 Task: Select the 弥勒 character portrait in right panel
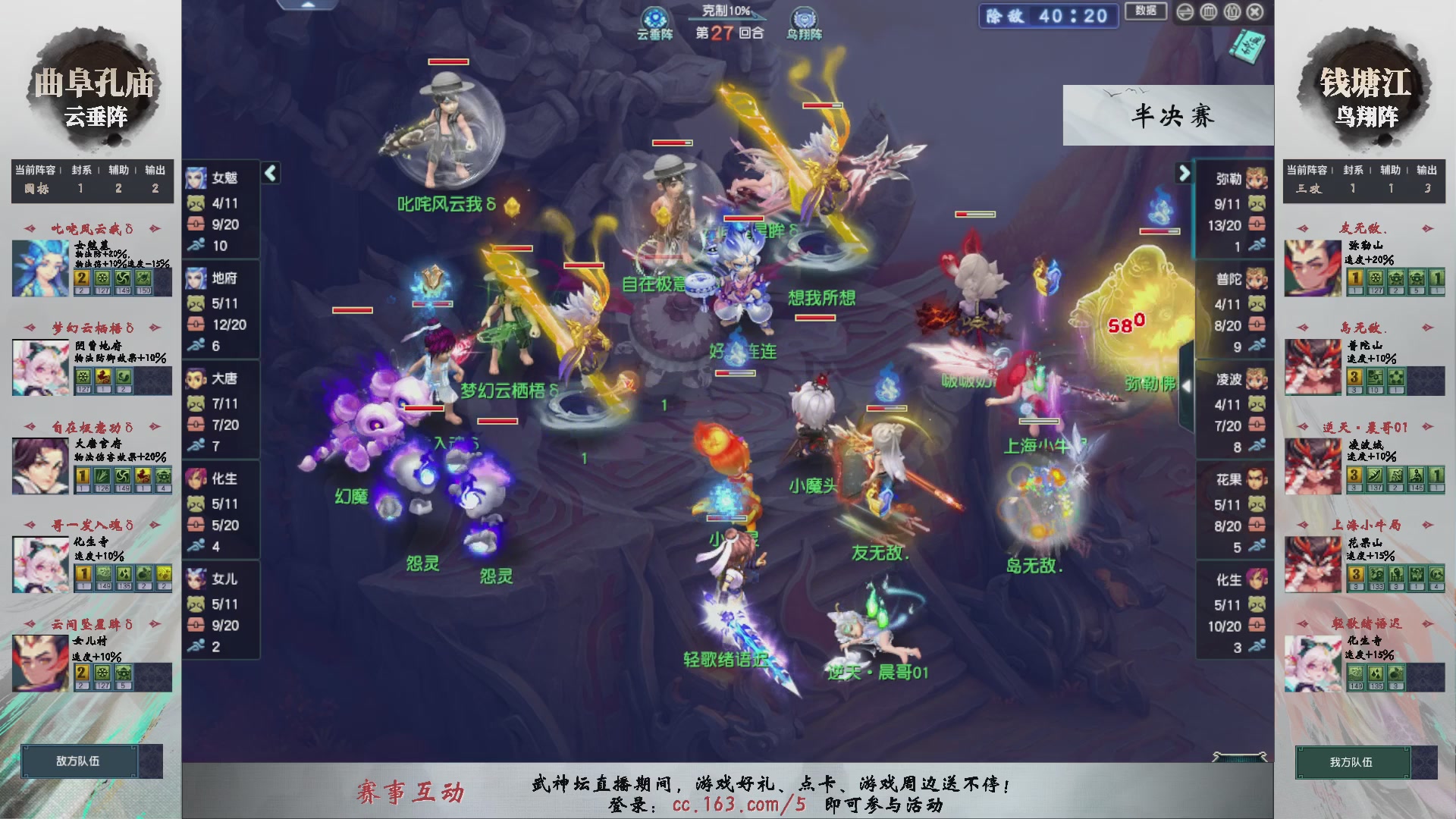coord(1257,179)
